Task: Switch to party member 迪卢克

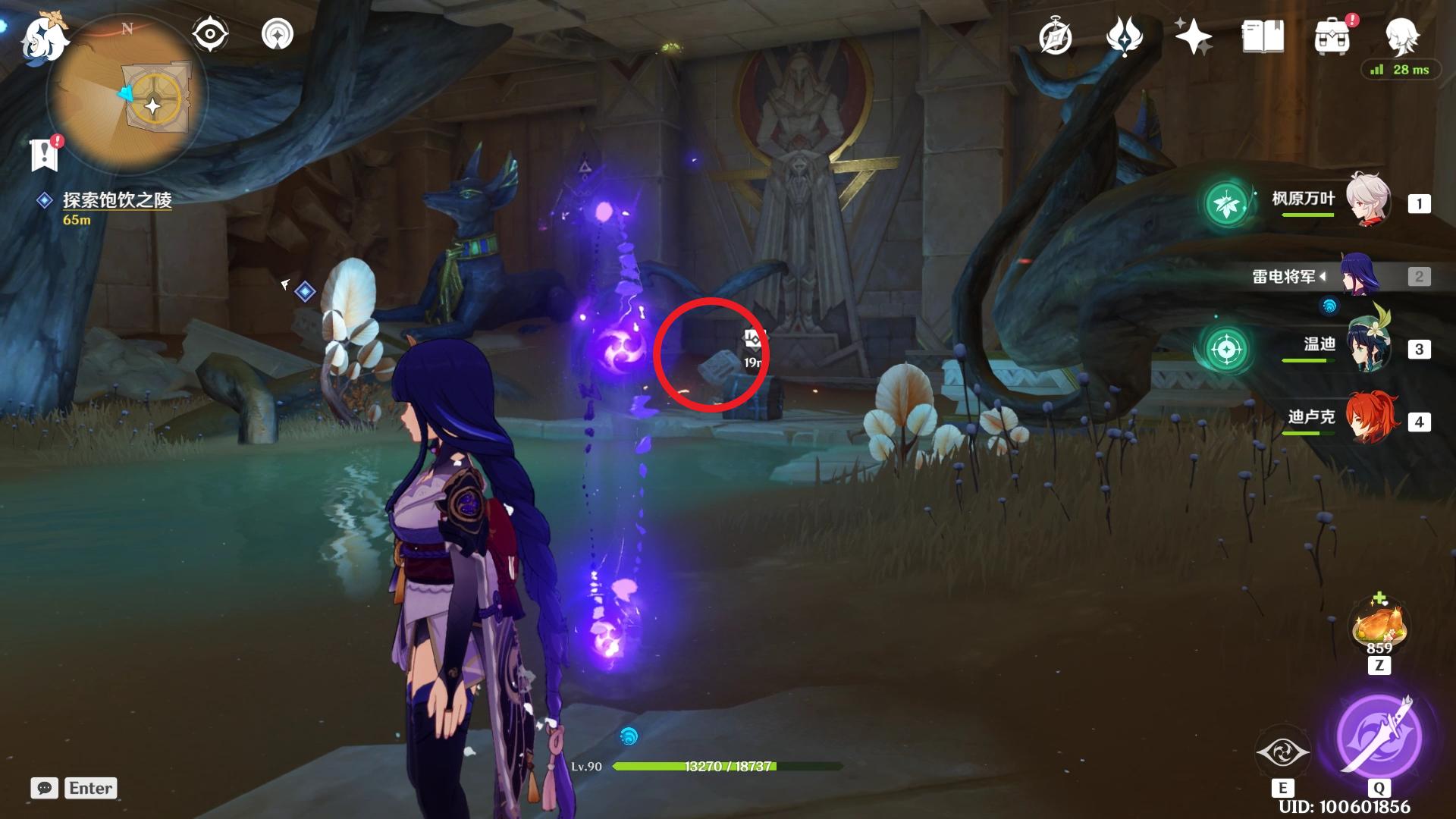Action: (1367, 420)
